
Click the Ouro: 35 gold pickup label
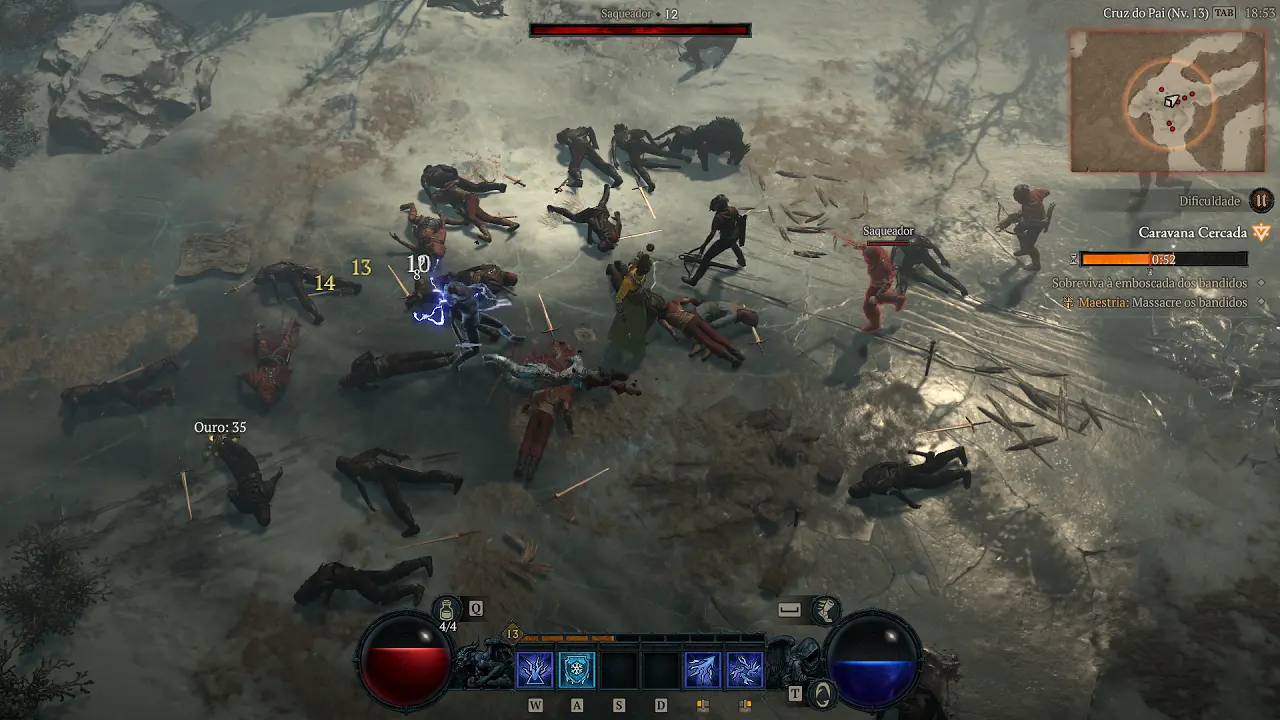coord(222,426)
